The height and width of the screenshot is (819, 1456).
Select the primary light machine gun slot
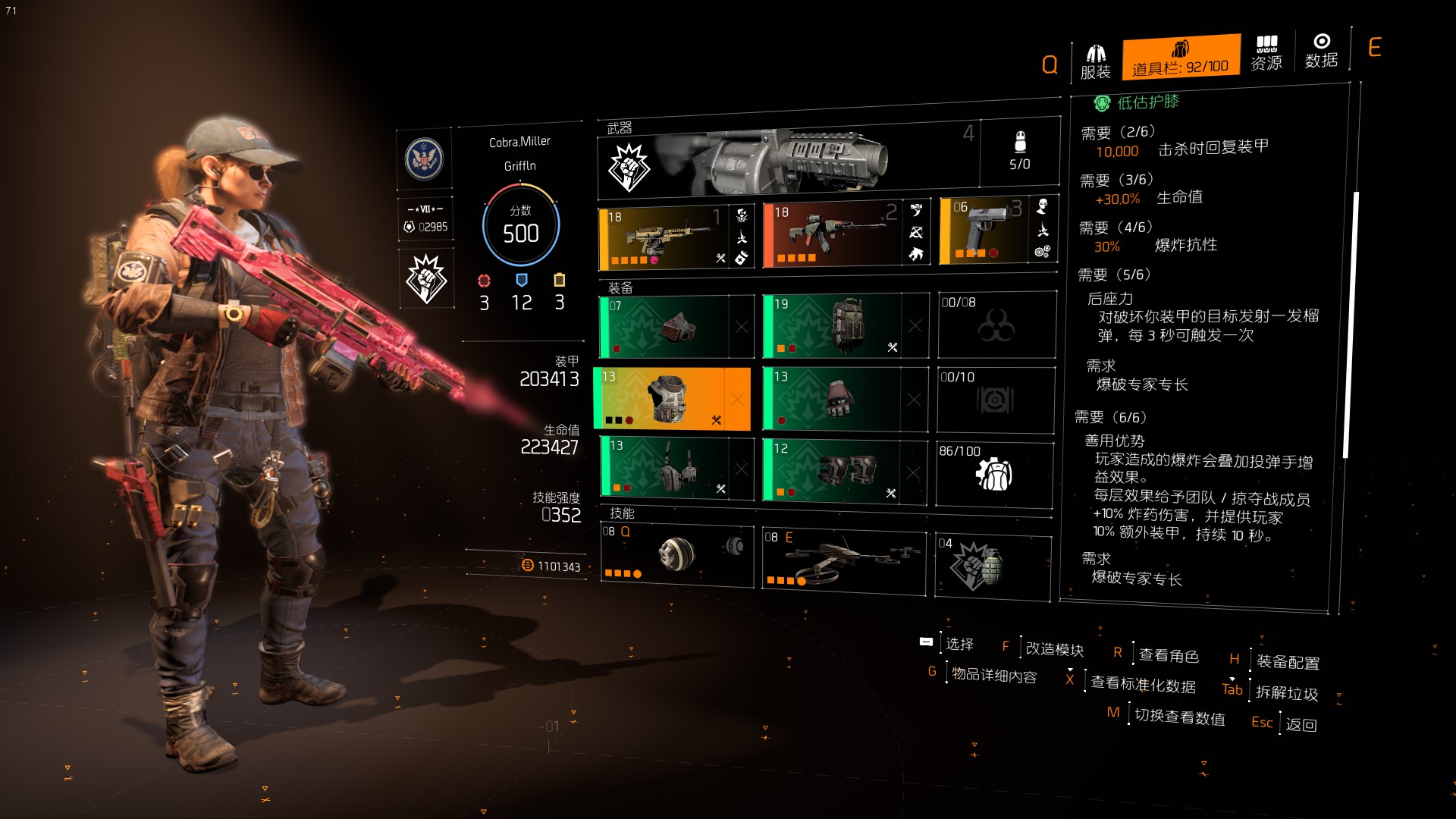coord(665,237)
